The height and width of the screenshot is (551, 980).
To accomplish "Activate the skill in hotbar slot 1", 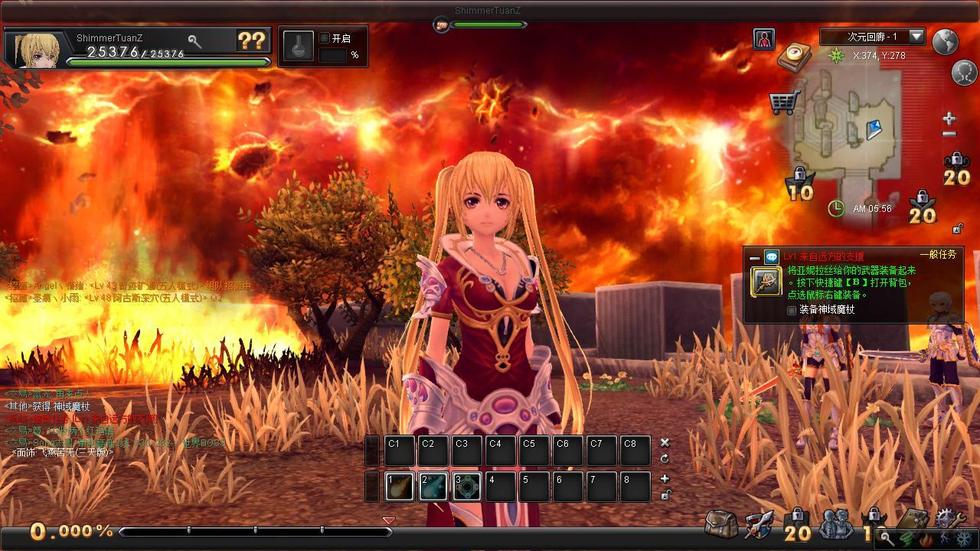I will [x=400, y=486].
